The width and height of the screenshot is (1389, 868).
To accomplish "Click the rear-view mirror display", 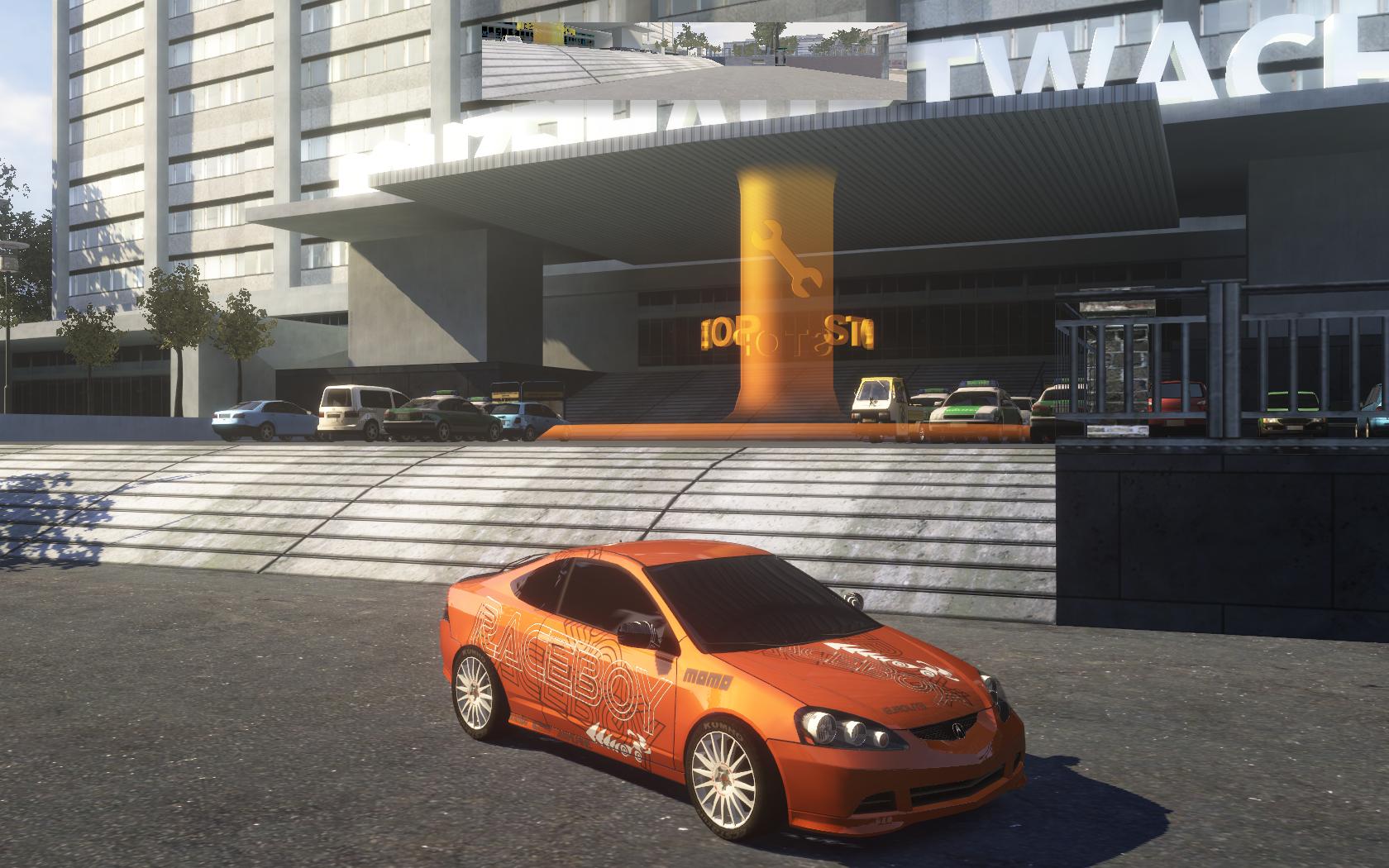I will pos(694,60).
